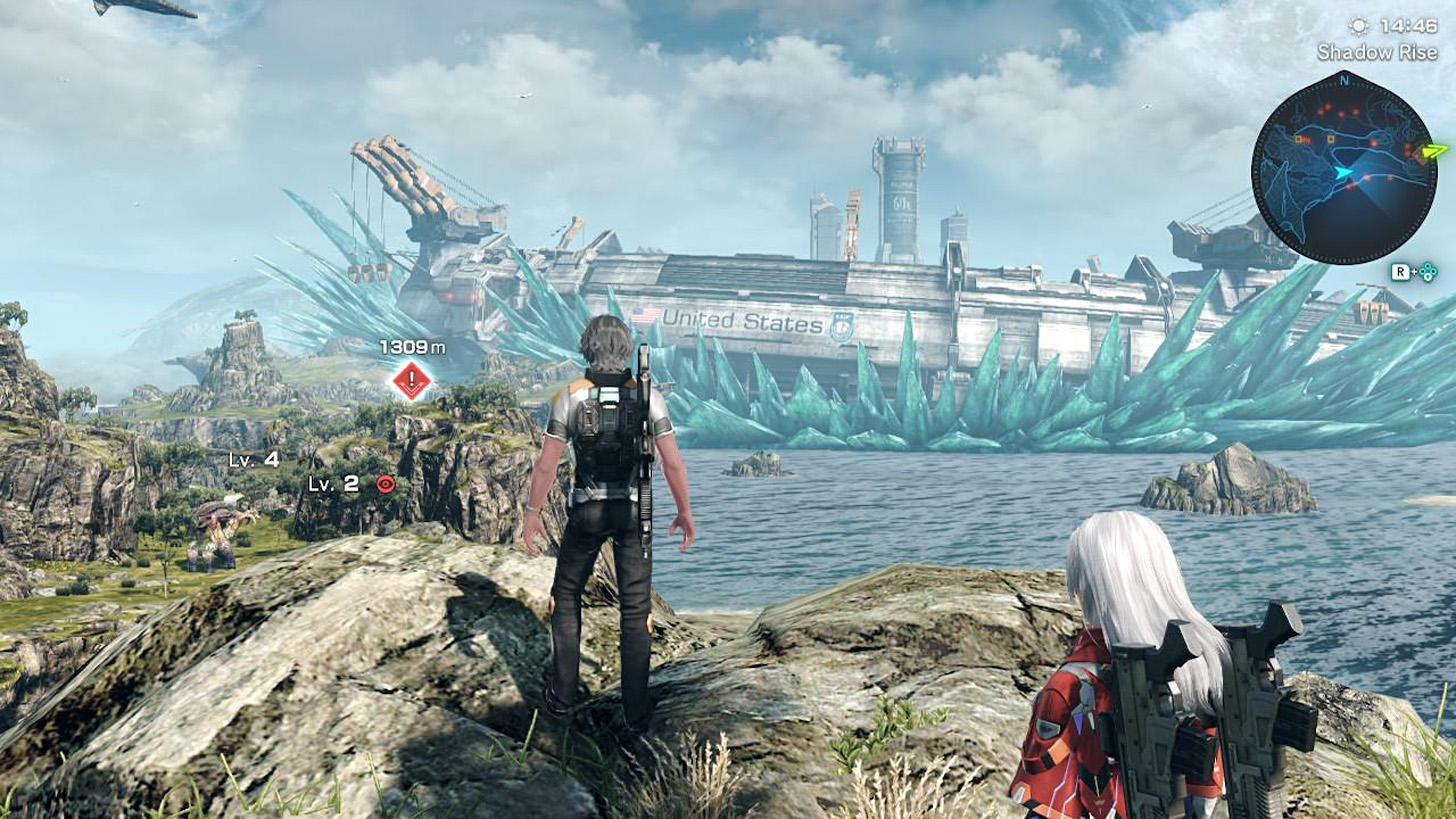Click the plus sign in the R dpad prompt
The height and width of the screenshot is (819, 1456).
point(1414,270)
